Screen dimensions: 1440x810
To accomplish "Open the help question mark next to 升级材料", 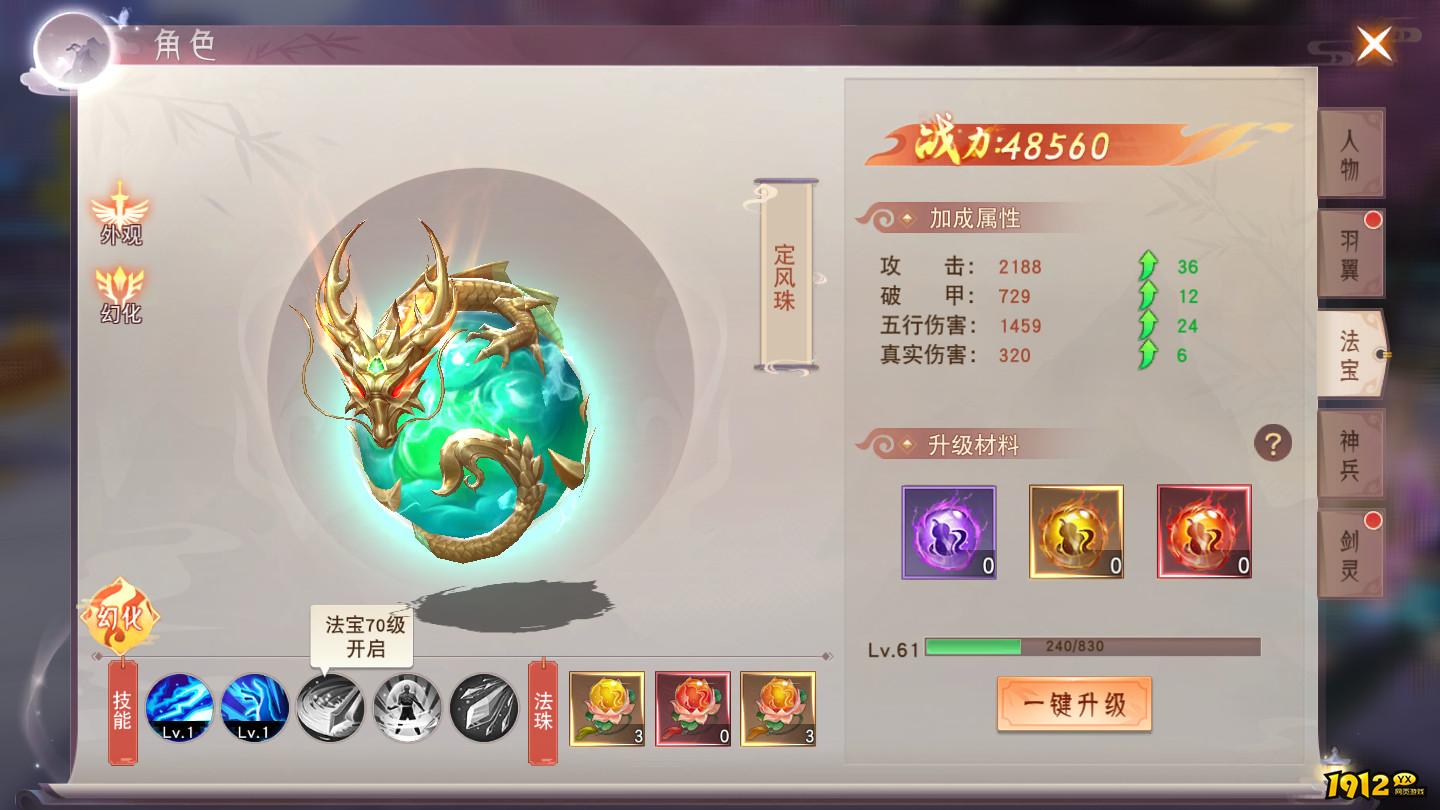I will click(1272, 441).
